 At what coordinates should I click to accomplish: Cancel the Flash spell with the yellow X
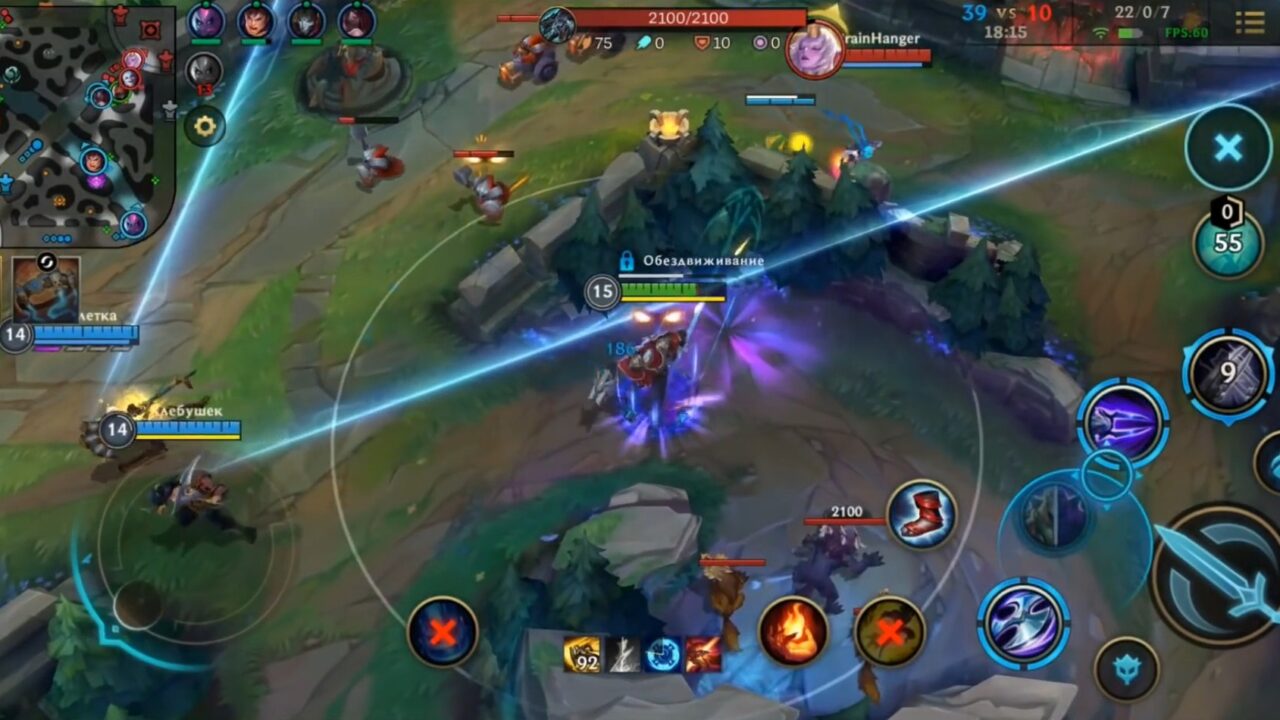point(890,630)
